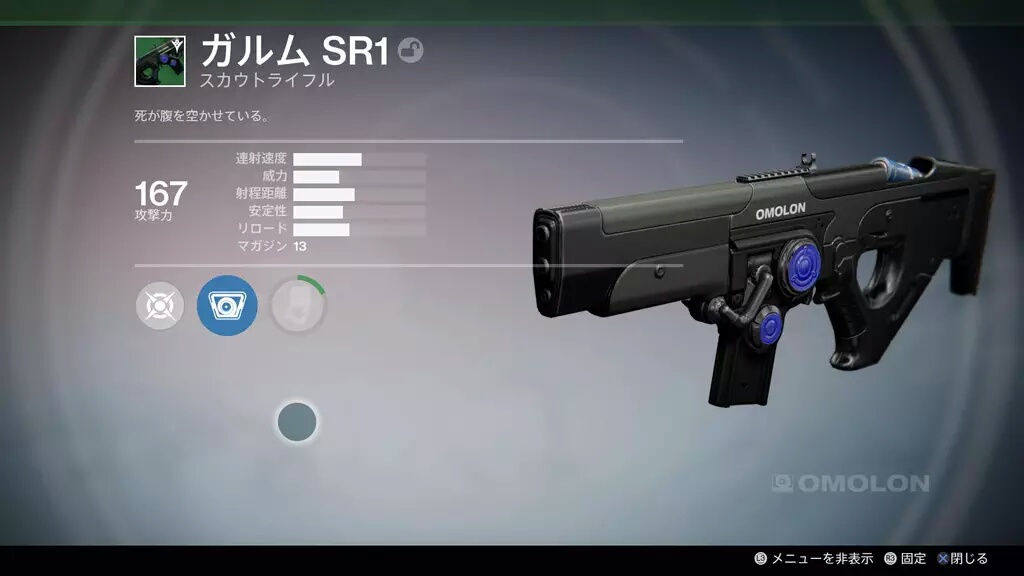This screenshot has height=576, width=1024.
Task: Toggle the lock icon beside ガルム SR1
Action: pos(410,50)
